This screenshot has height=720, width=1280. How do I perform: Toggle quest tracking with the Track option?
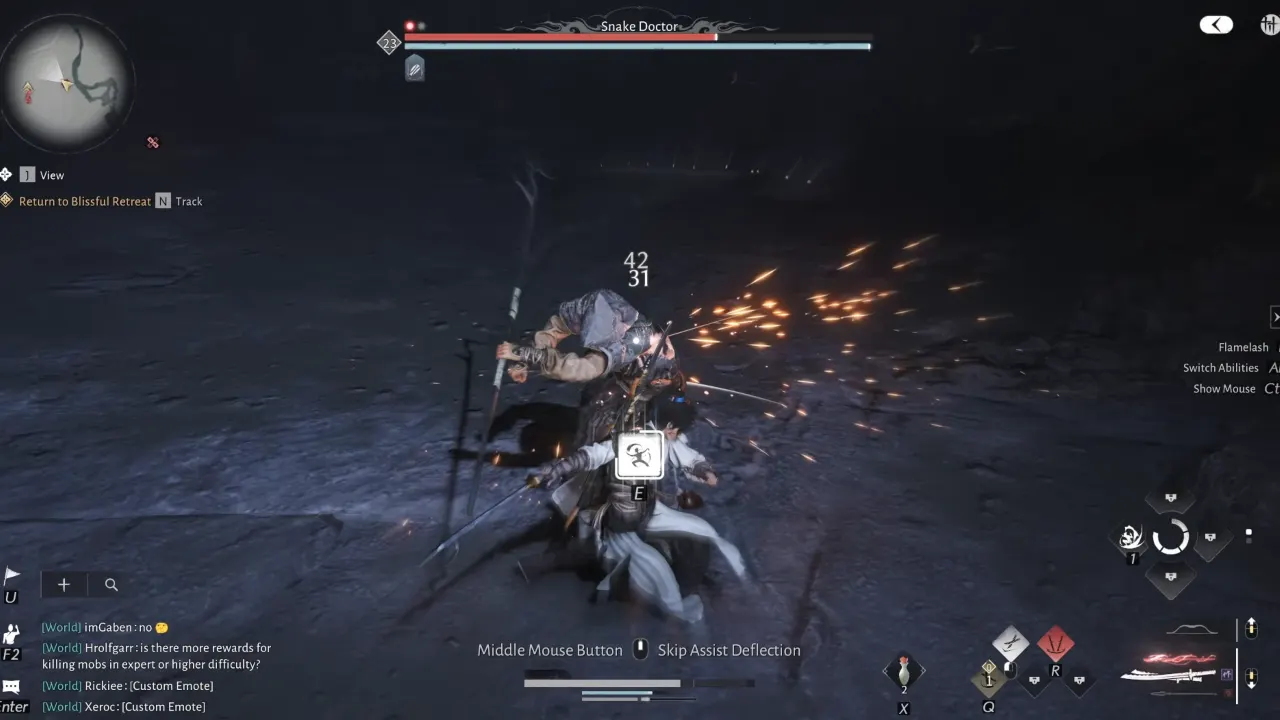click(189, 201)
